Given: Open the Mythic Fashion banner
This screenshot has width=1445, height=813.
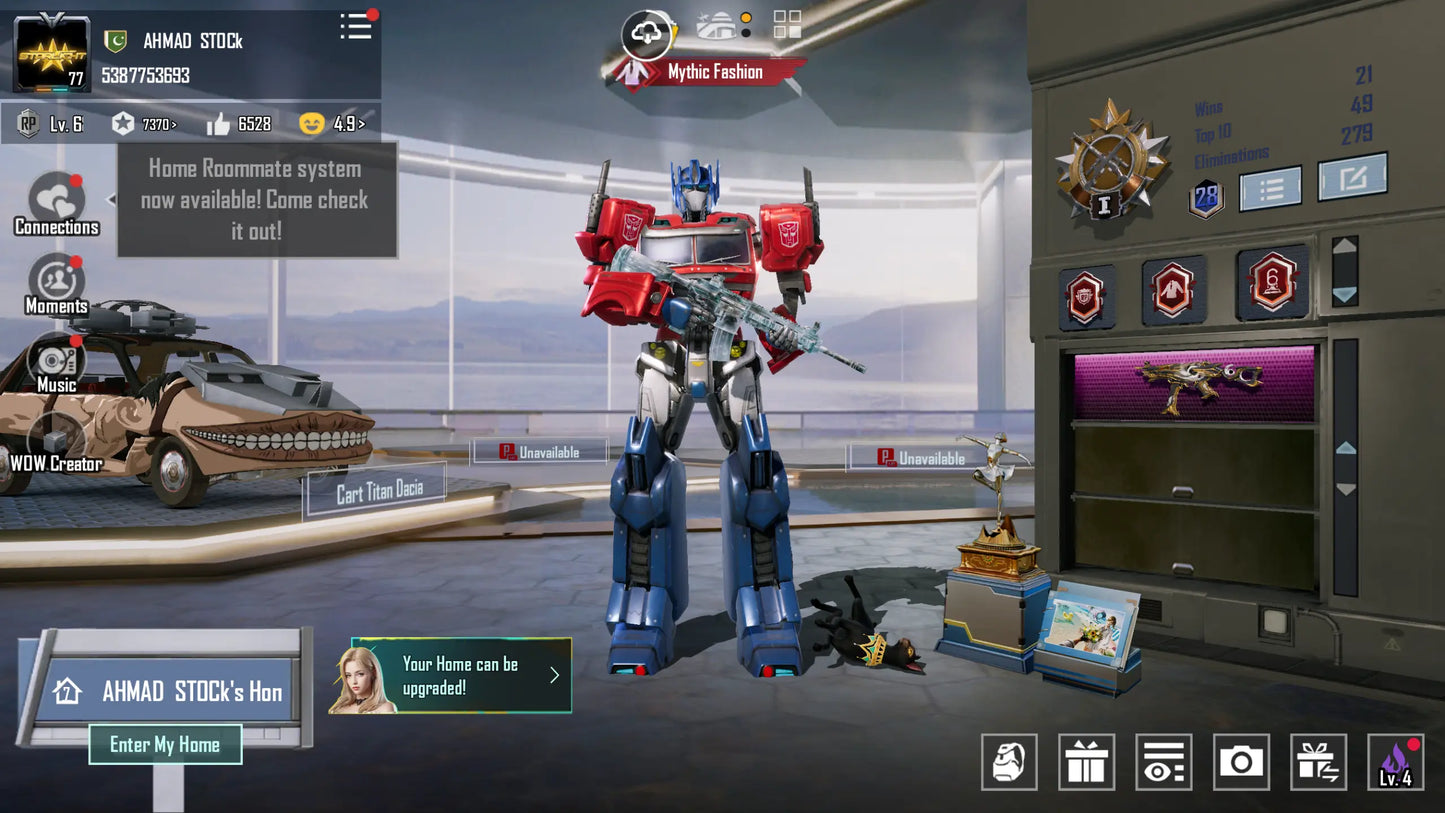Looking at the screenshot, I should (714, 72).
